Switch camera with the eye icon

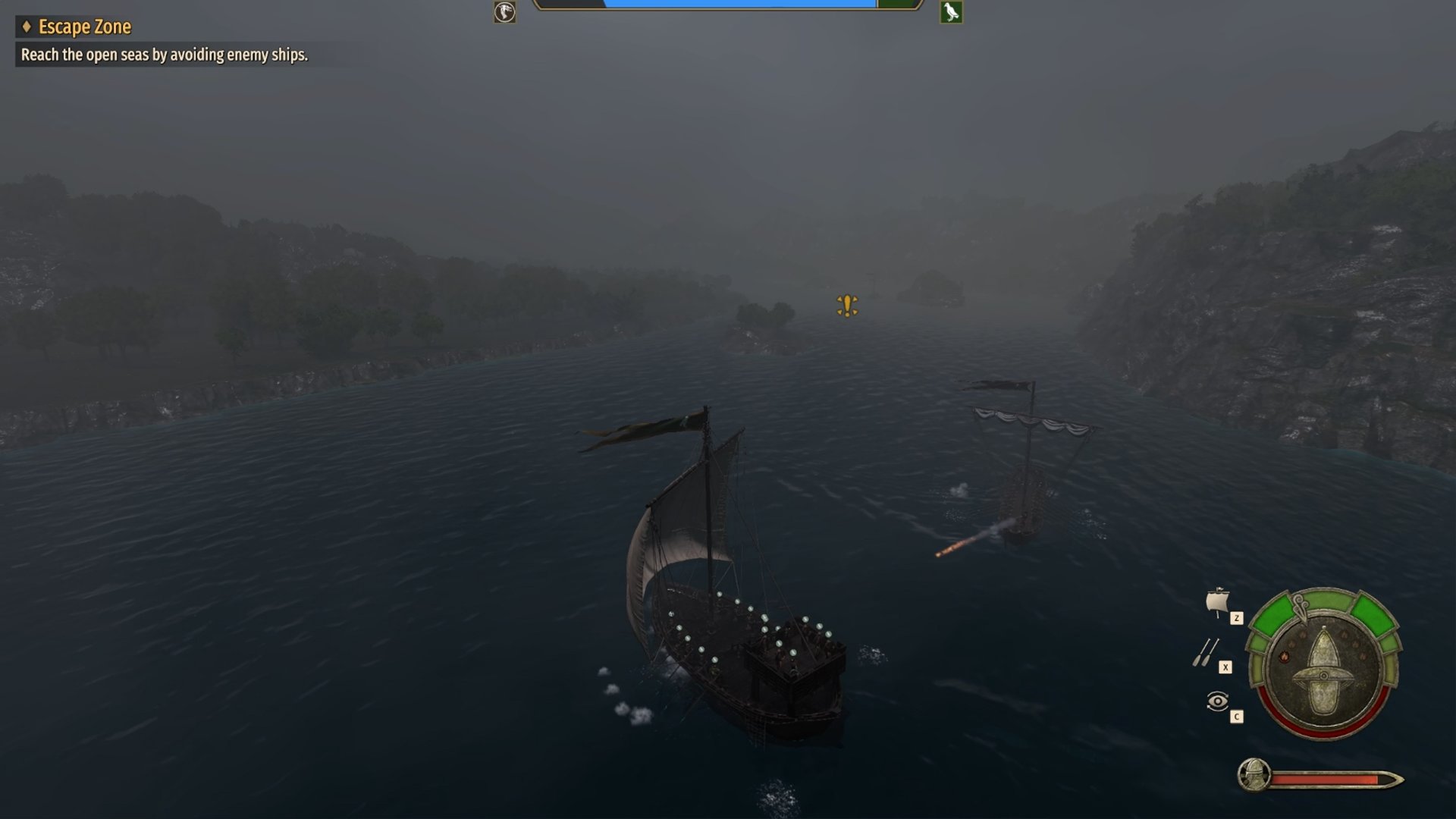pyautogui.click(x=1217, y=701)
